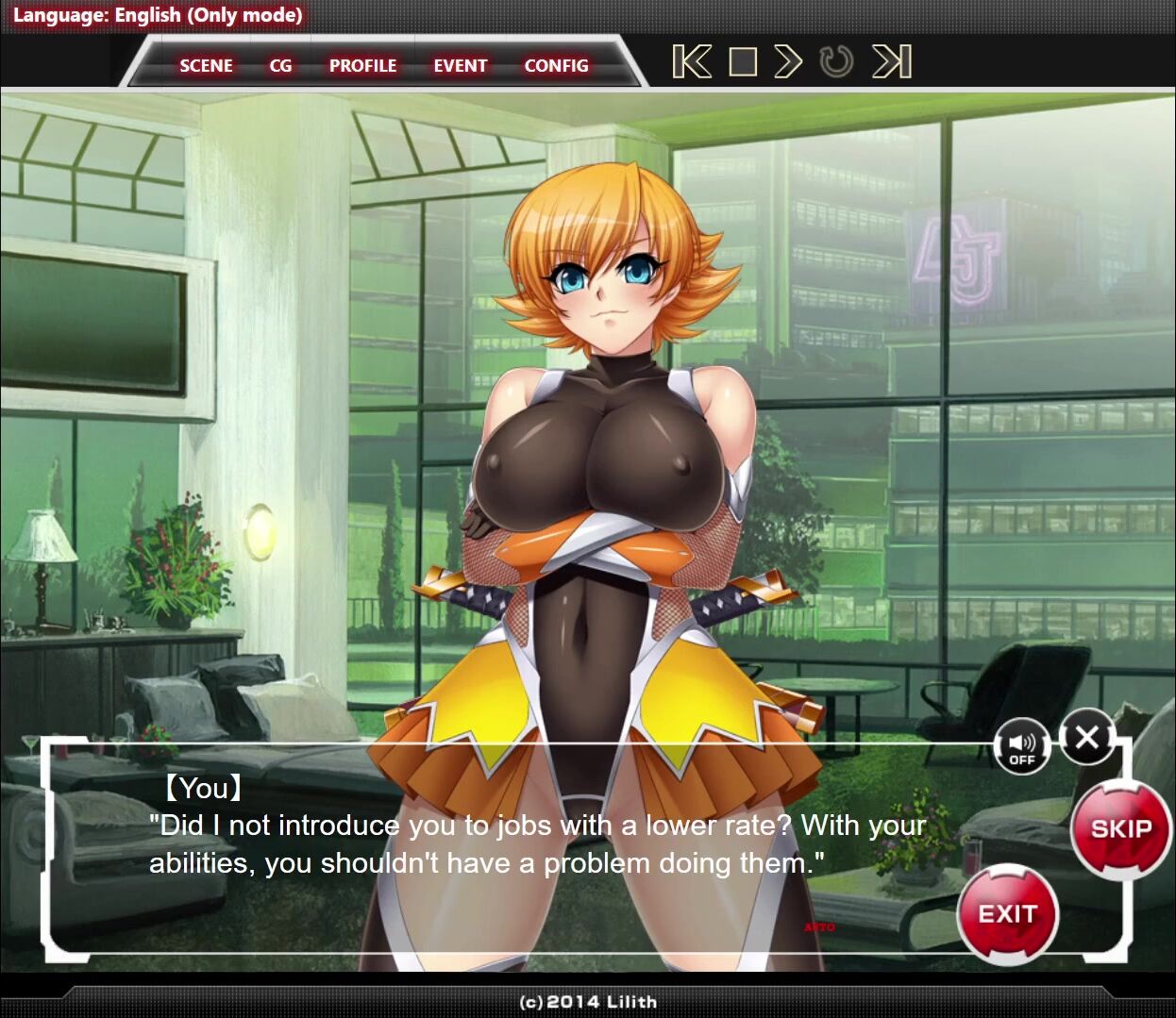Viewport: 1176px width, 1018px height.
Task: Click the circular replay arrow icon
Action: (x=836, y=62)
